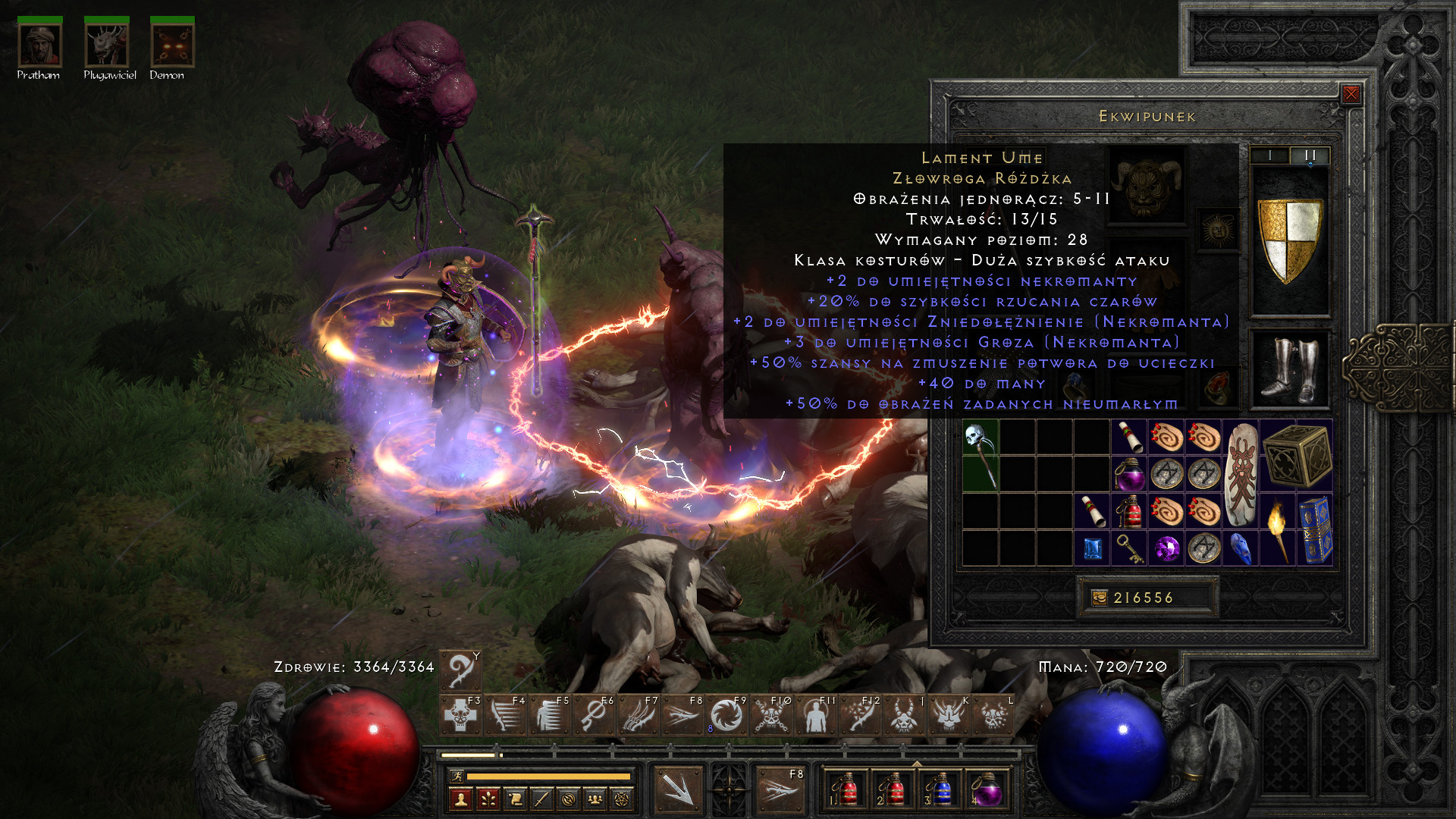Screen dimensions: 1456x819
Task: Toggle the run/walk button
Action: (457, 776)
